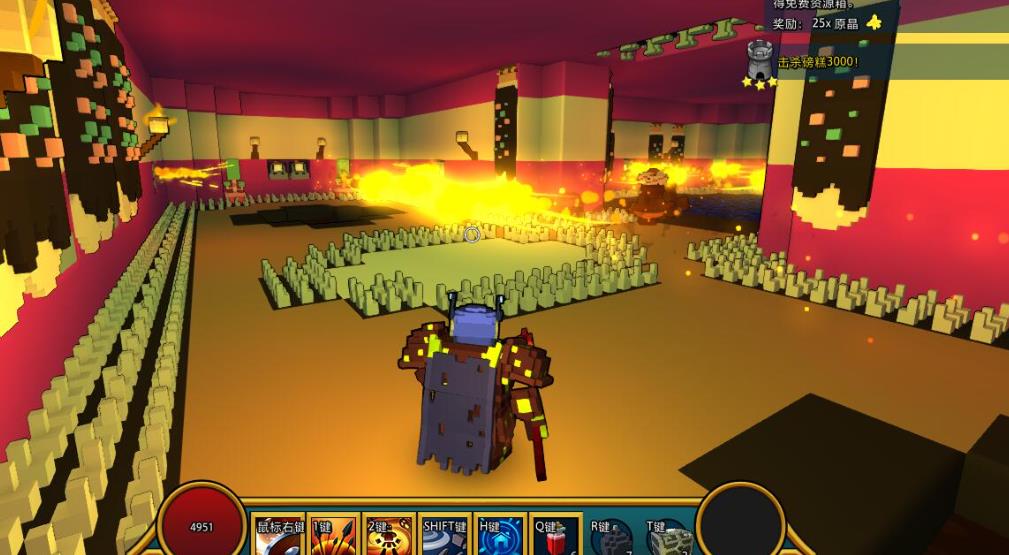Click the blue house icon on the H slot

coord(502,538)
